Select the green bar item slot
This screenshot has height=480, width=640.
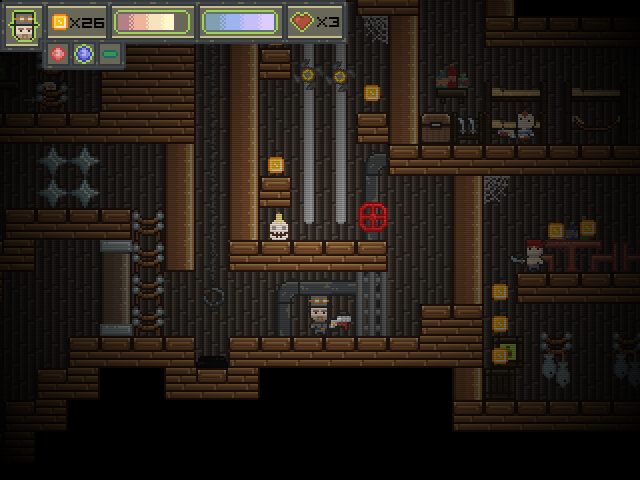coord(109,54)
